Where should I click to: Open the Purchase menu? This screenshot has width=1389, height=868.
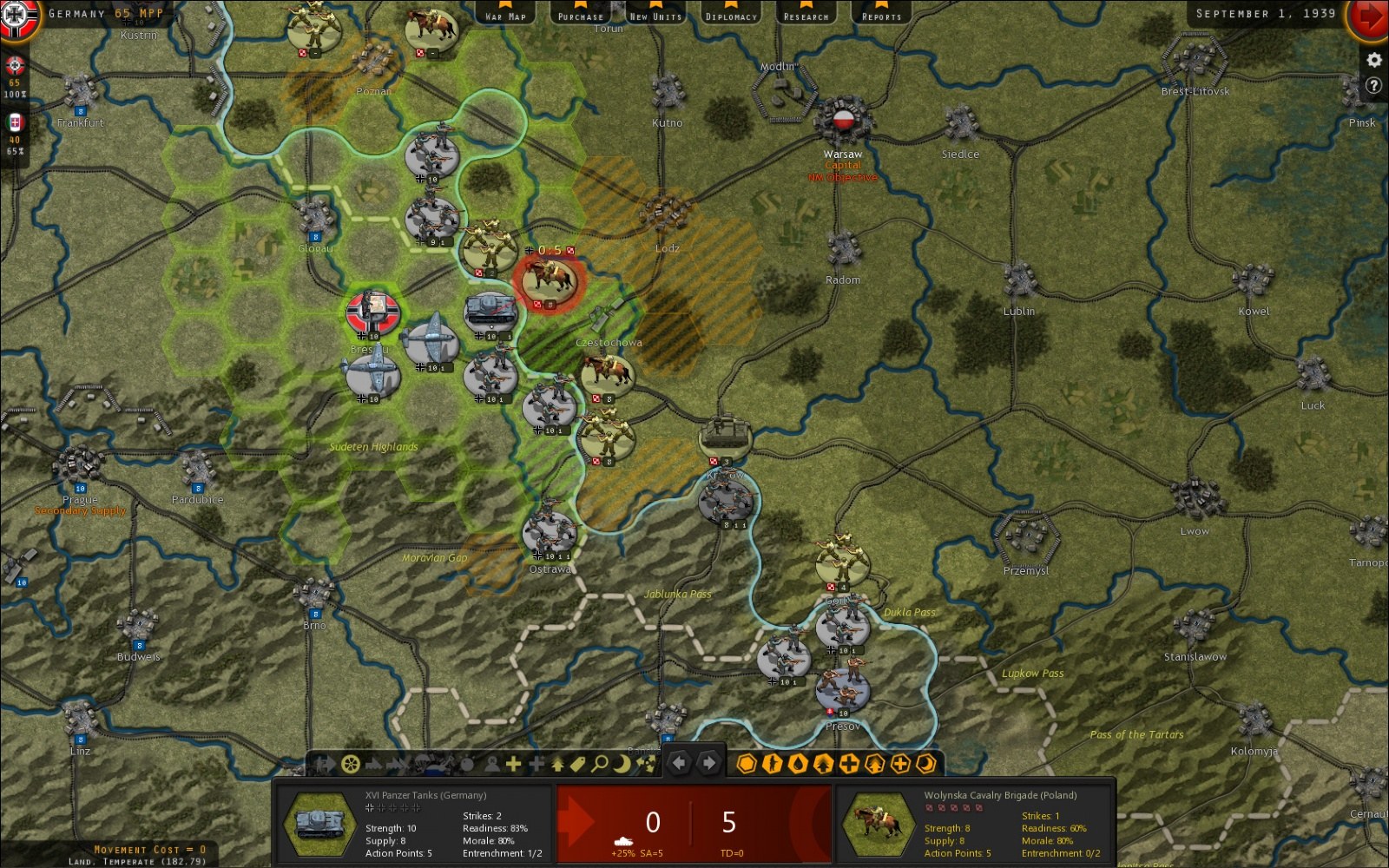click(x=580, y=14)
